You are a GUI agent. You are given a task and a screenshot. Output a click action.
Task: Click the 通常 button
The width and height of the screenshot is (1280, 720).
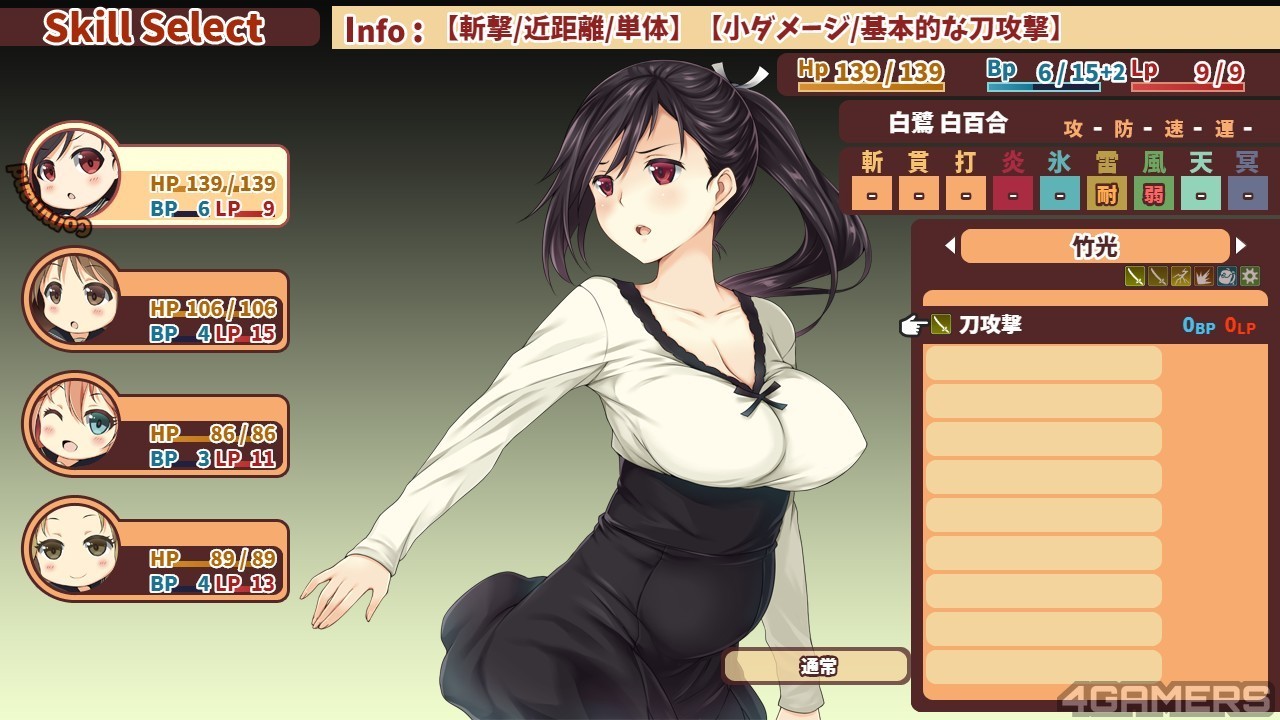point(816,666)
